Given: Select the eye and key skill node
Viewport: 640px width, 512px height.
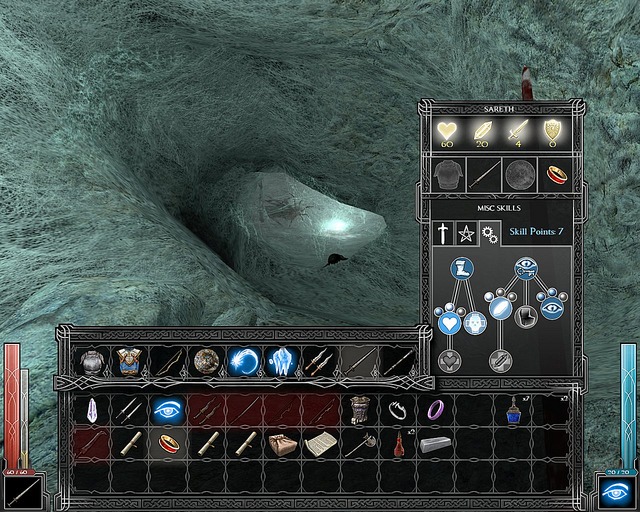Looking at the screenshot, I should 526,268.
